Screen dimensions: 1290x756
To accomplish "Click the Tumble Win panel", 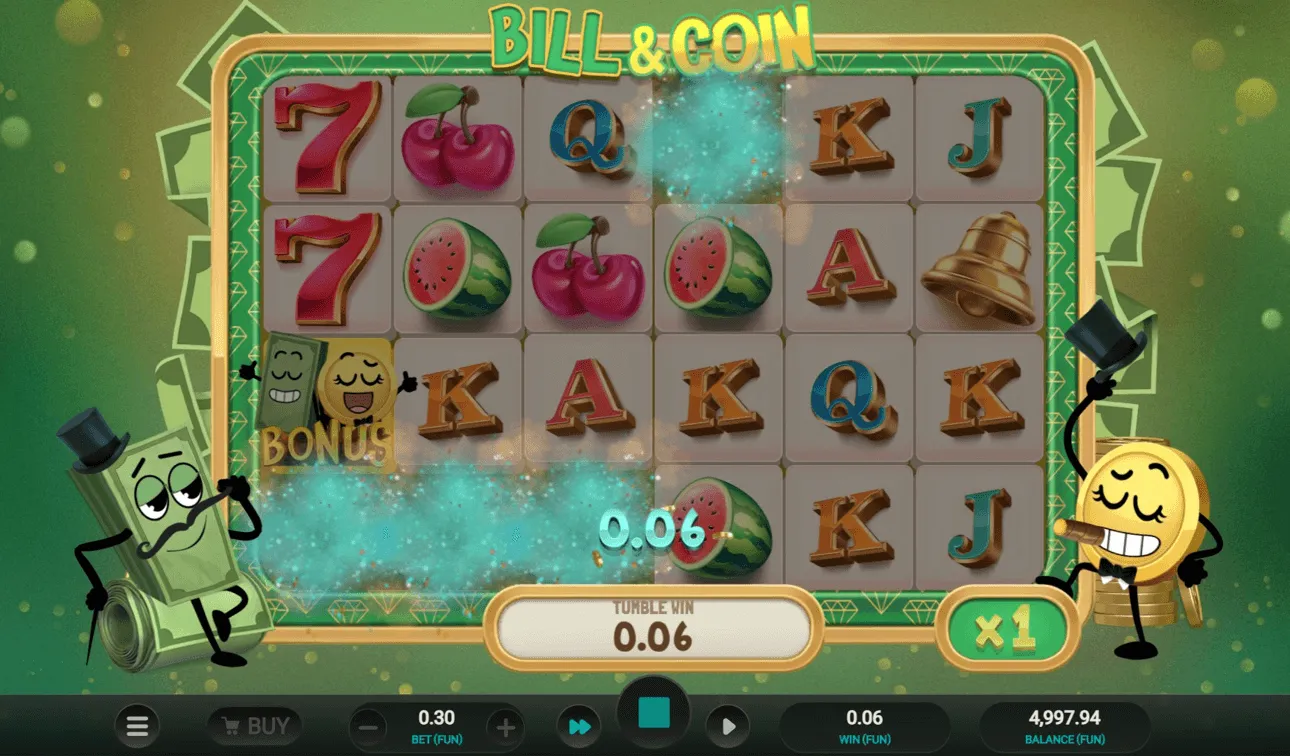I will pyautogui.click(x=655, y=628).
